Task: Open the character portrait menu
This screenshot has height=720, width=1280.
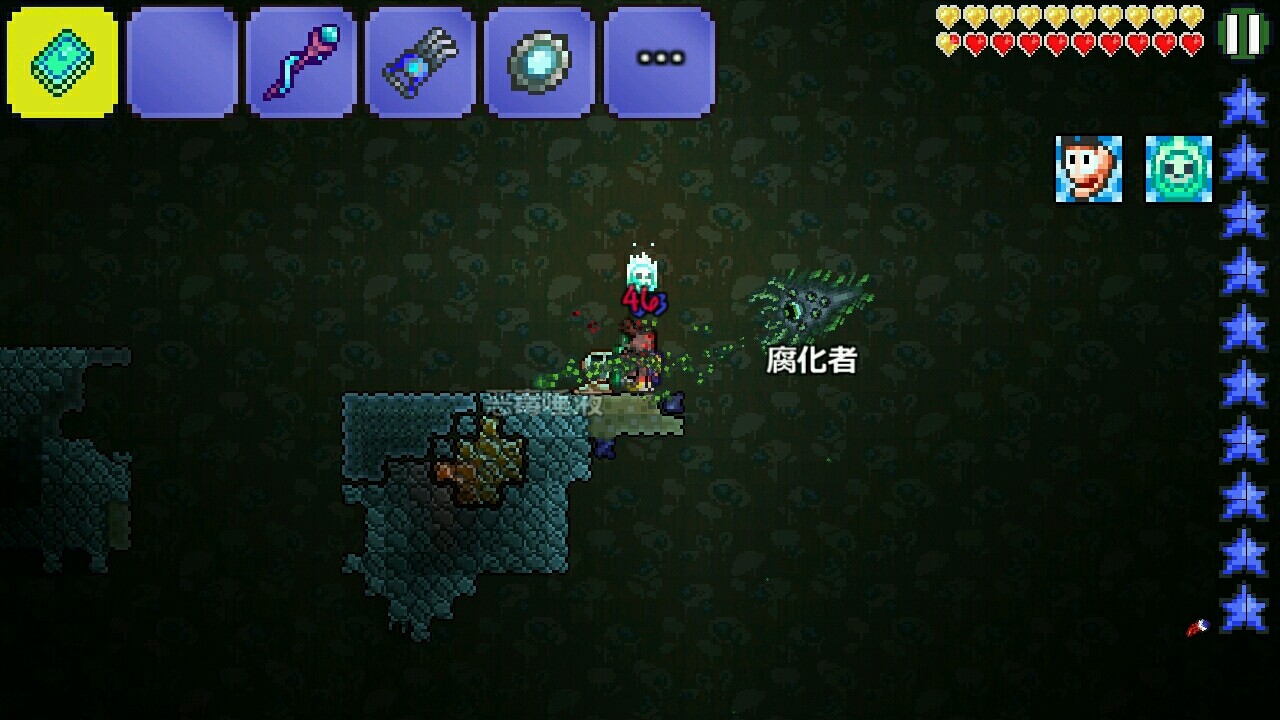Action: pyautogui.click(x=1090, y=168)
